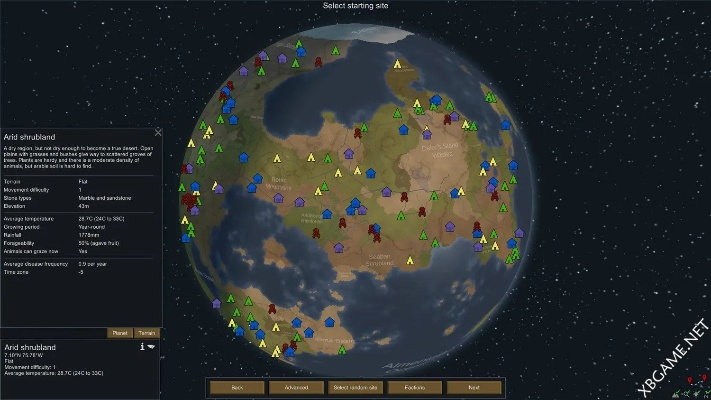Switch to the Terrain tab
Image resolution: width=711 pixels, height=400 pixels.
146,333
